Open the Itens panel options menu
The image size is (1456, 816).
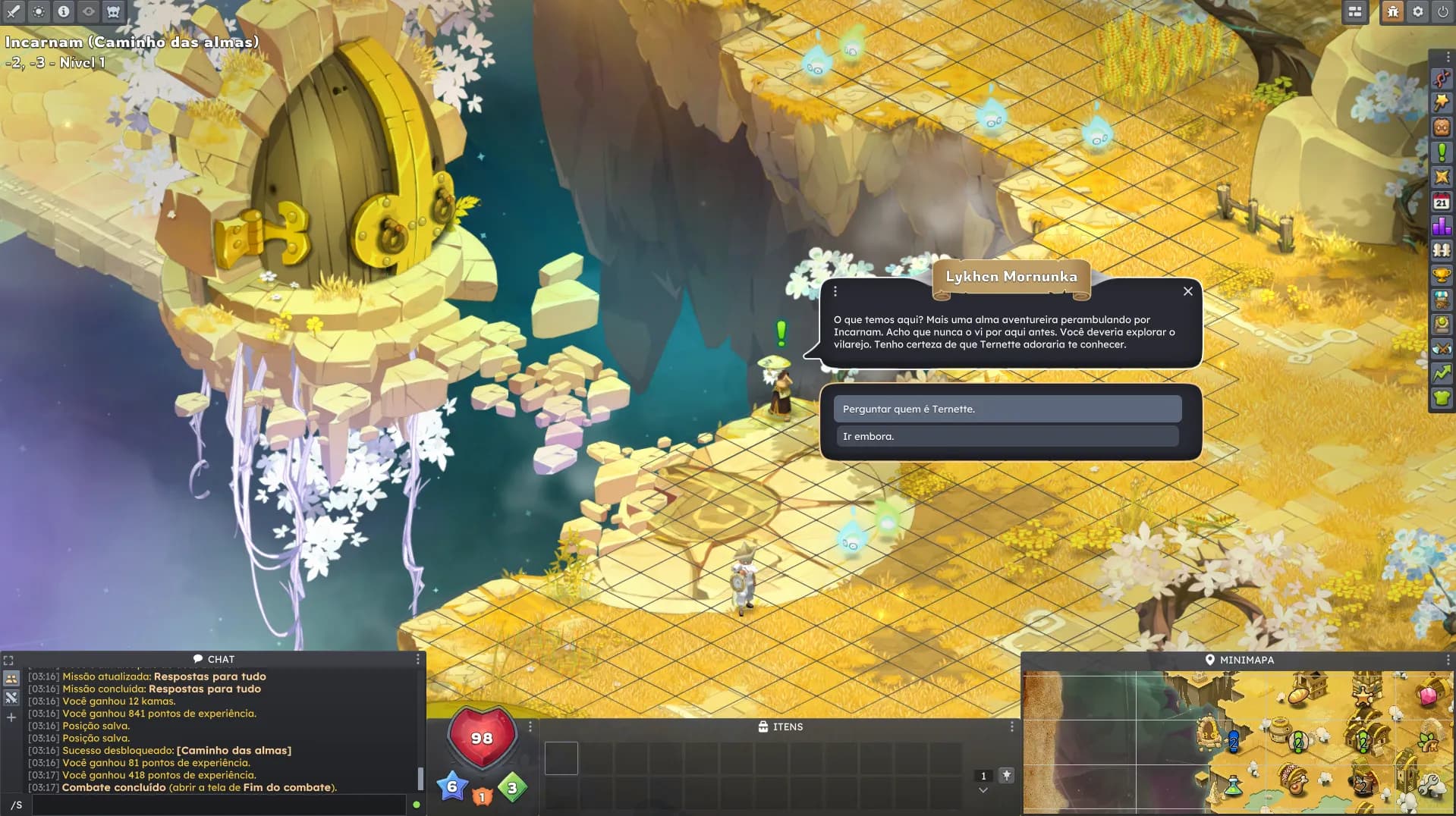tap(1011, 727)
